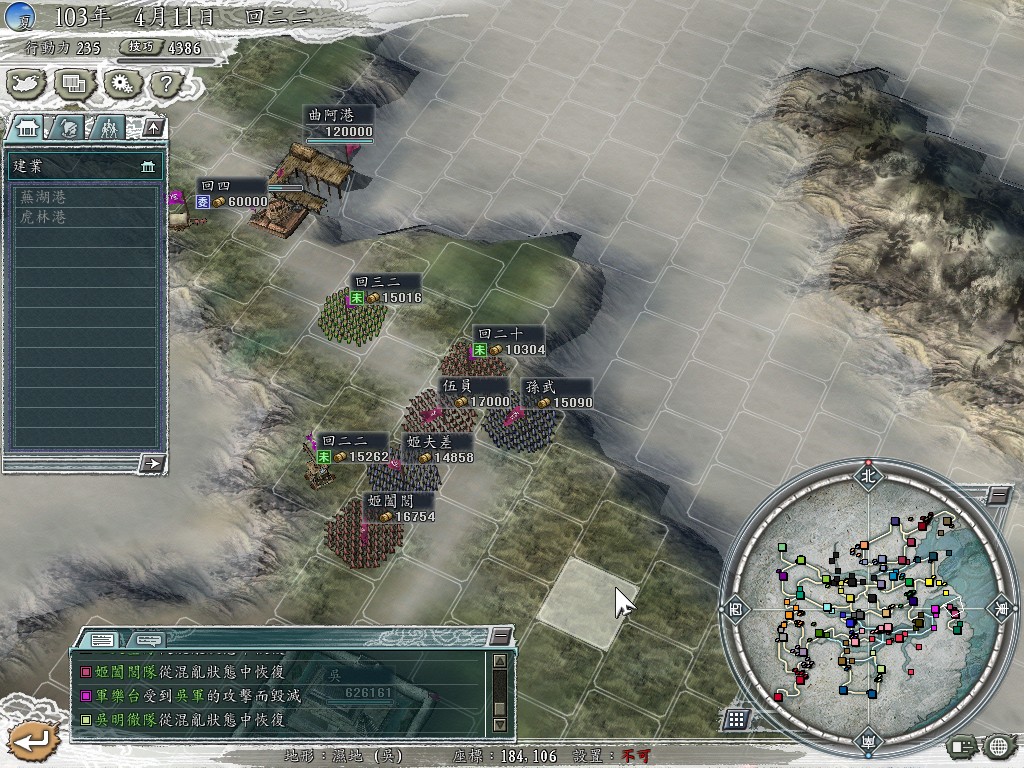Screen dimensions: 1024x768
Task: Minimize the message log panel
Action: (500, 636)
